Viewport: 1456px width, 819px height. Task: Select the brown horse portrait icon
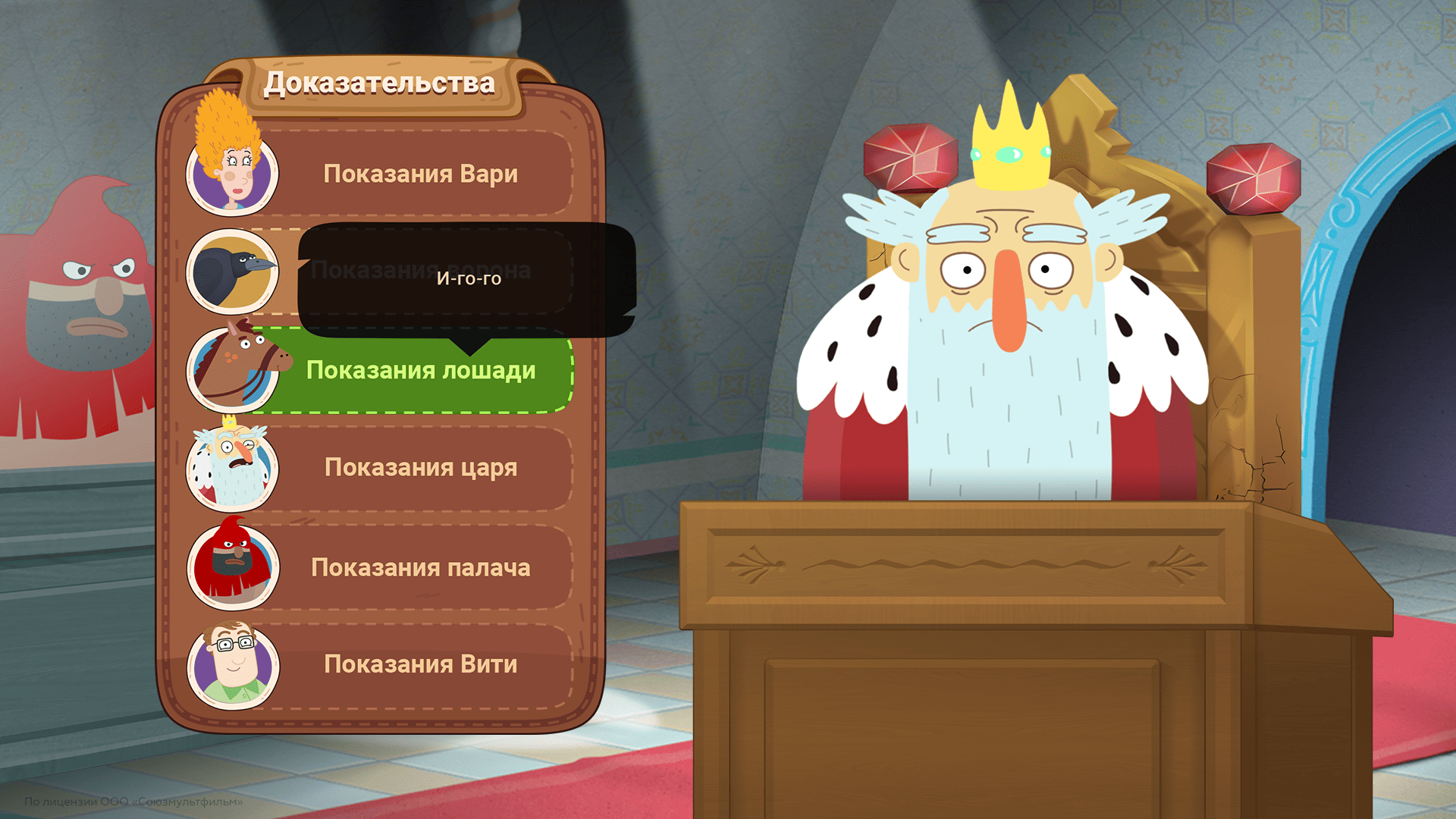[x=232, y=371]
